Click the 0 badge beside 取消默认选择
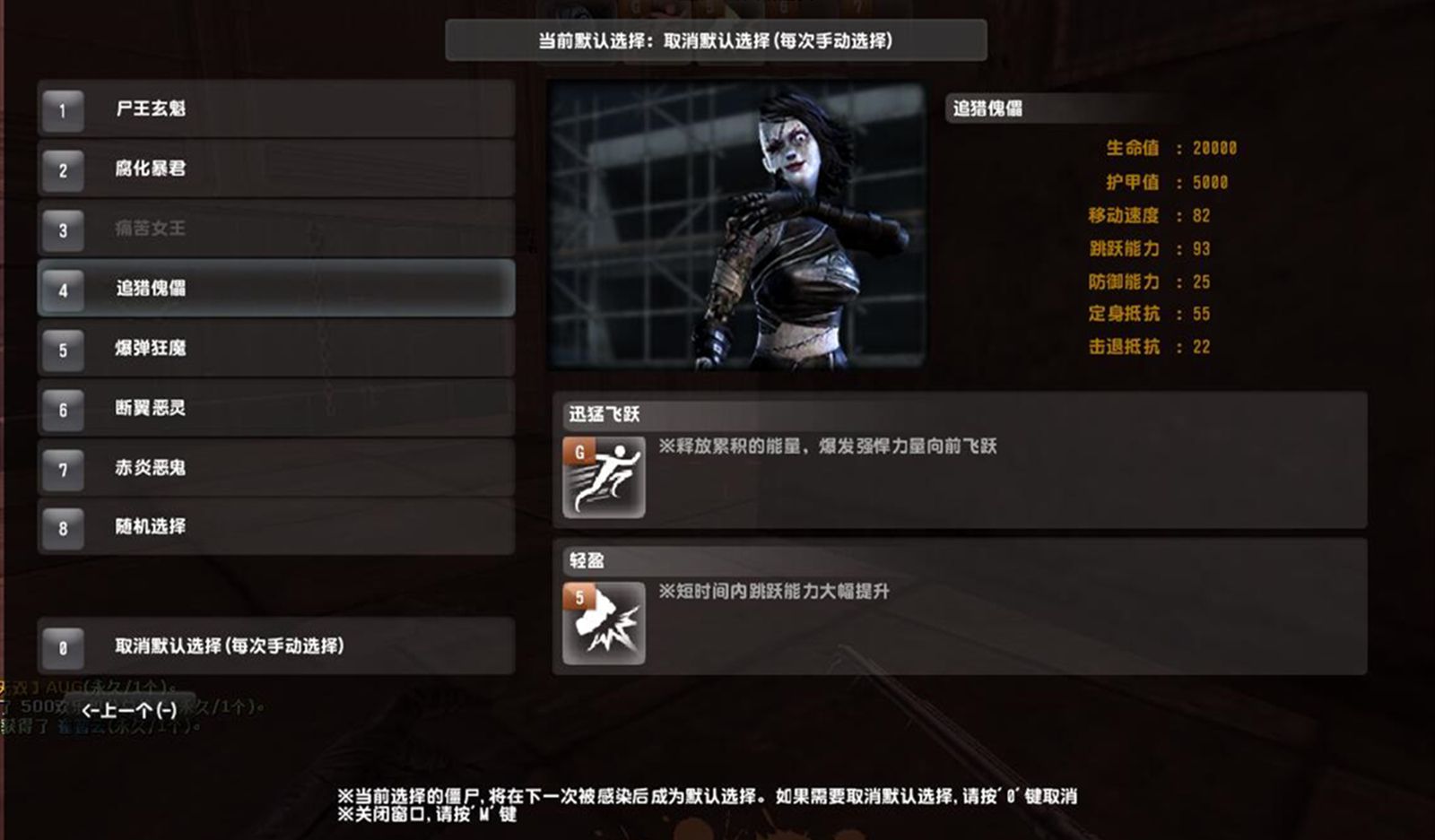 pos(61,646)
